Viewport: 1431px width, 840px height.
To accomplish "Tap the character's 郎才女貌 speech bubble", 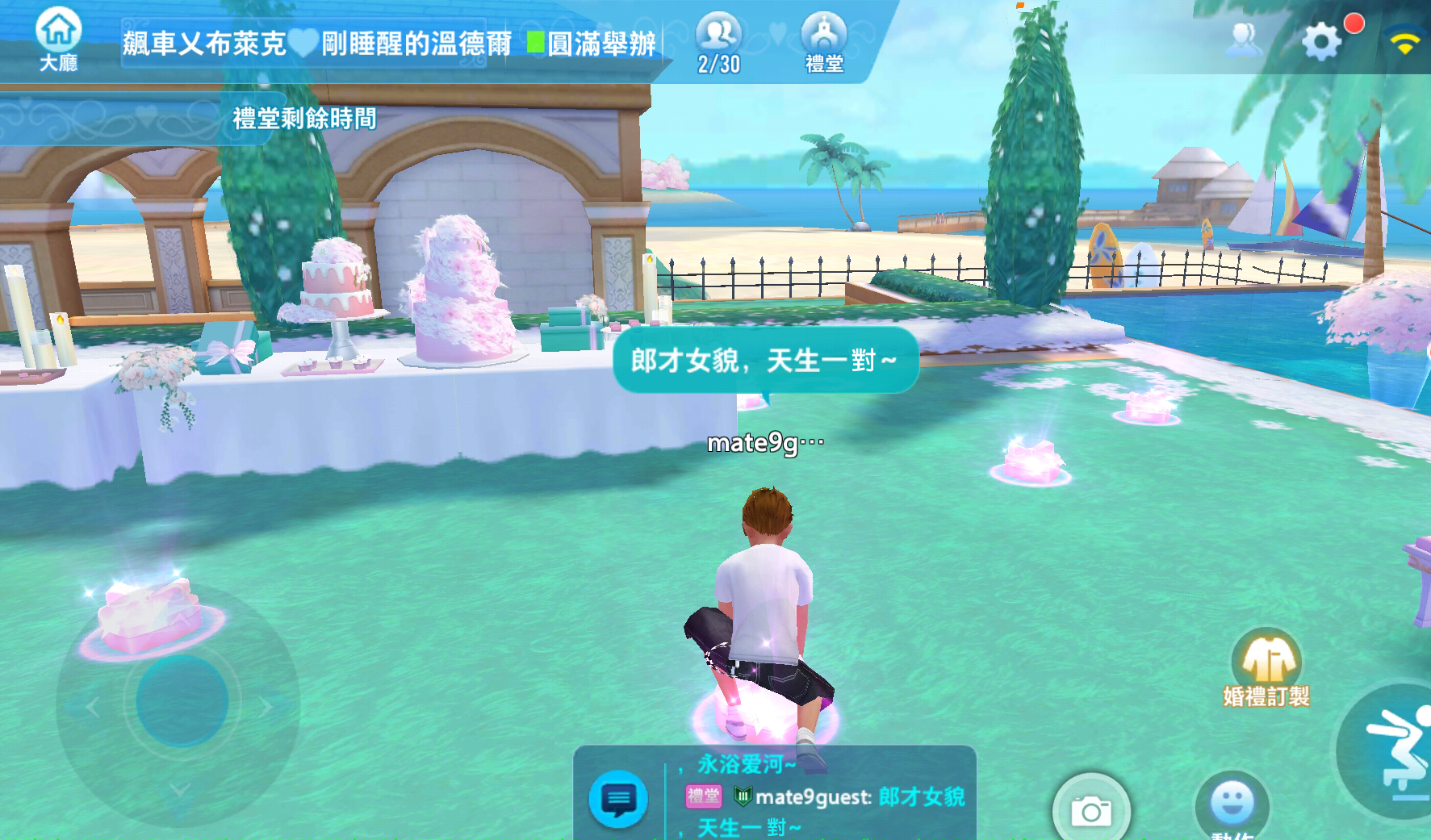I will (765, 361).
